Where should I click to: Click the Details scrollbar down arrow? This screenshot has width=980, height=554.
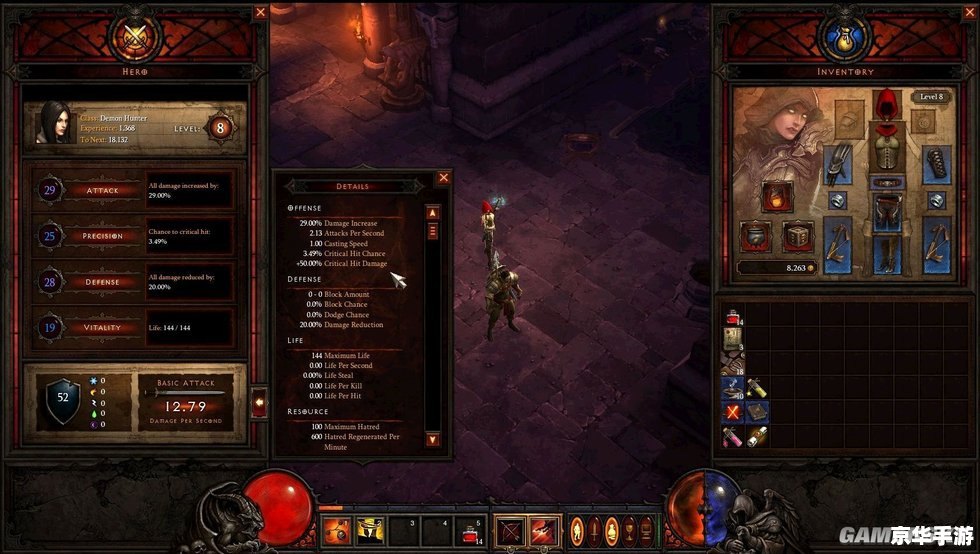[432, 439]
